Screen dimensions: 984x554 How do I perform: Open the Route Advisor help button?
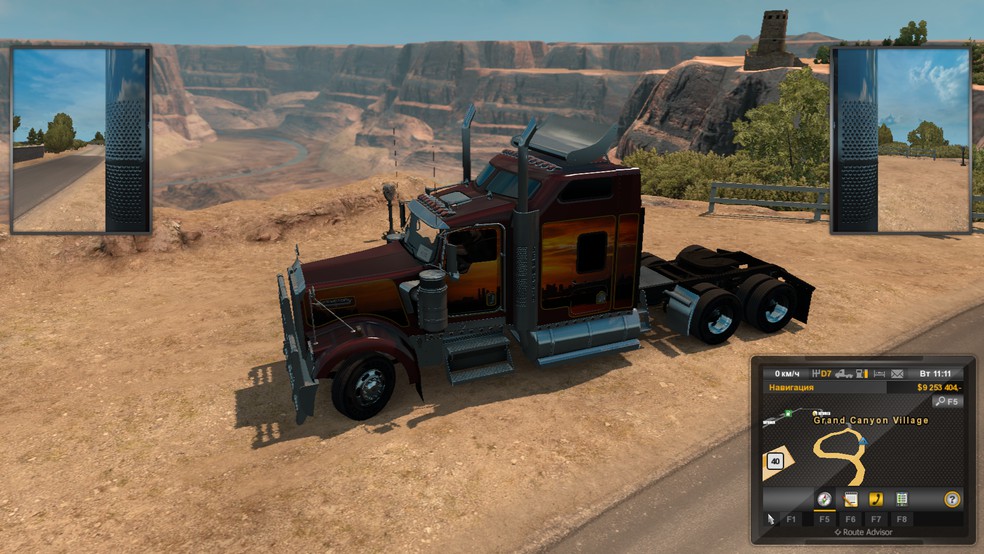pos(952,499)
